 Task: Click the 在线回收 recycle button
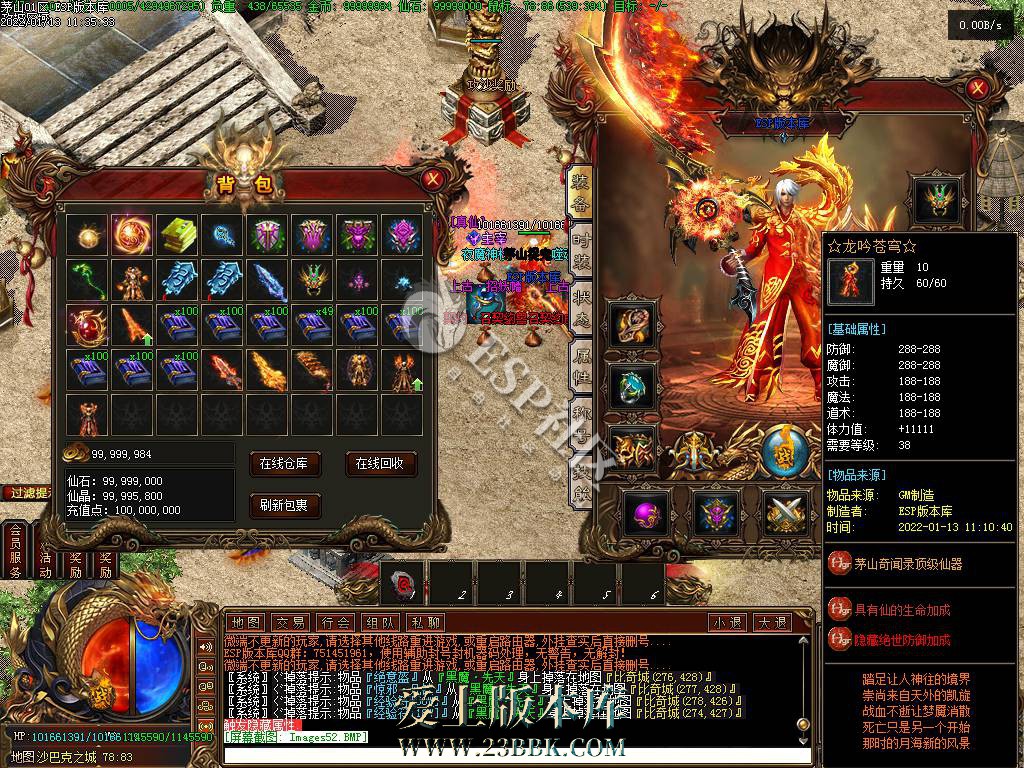pyautogui.click(x=380, y=463)
